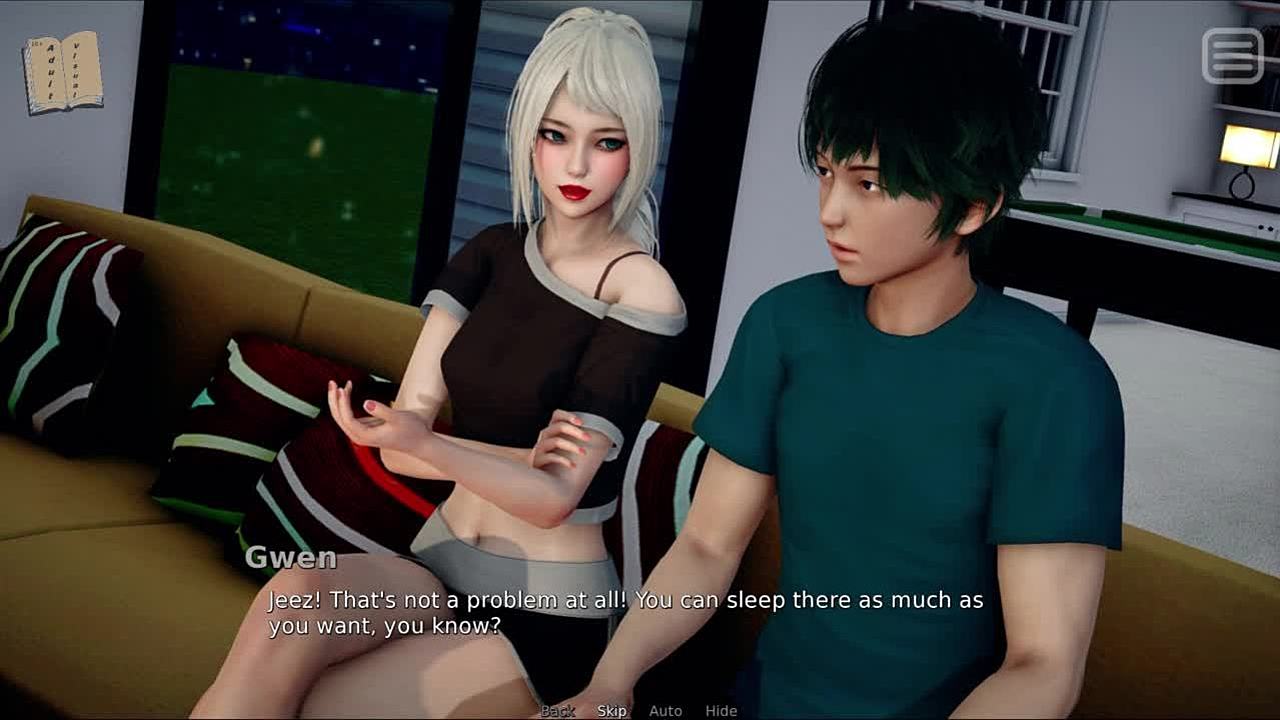Image resolution: width=1280 pixels, height=720 pixels.
Task: Toggle Auto dialogue advance
Action: (x=665, y=711)
